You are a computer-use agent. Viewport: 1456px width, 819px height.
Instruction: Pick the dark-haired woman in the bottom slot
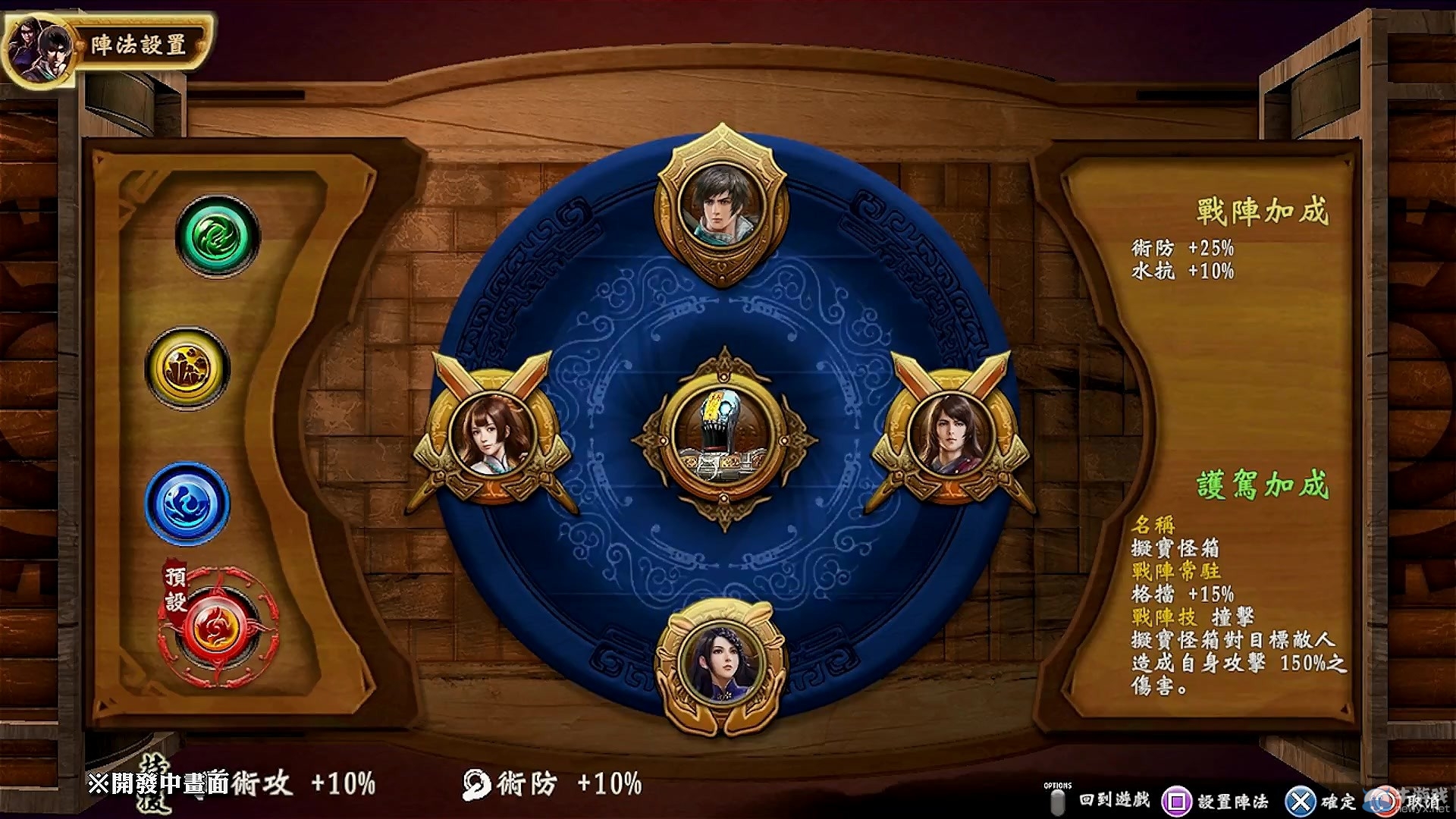[x=721, y=661]
